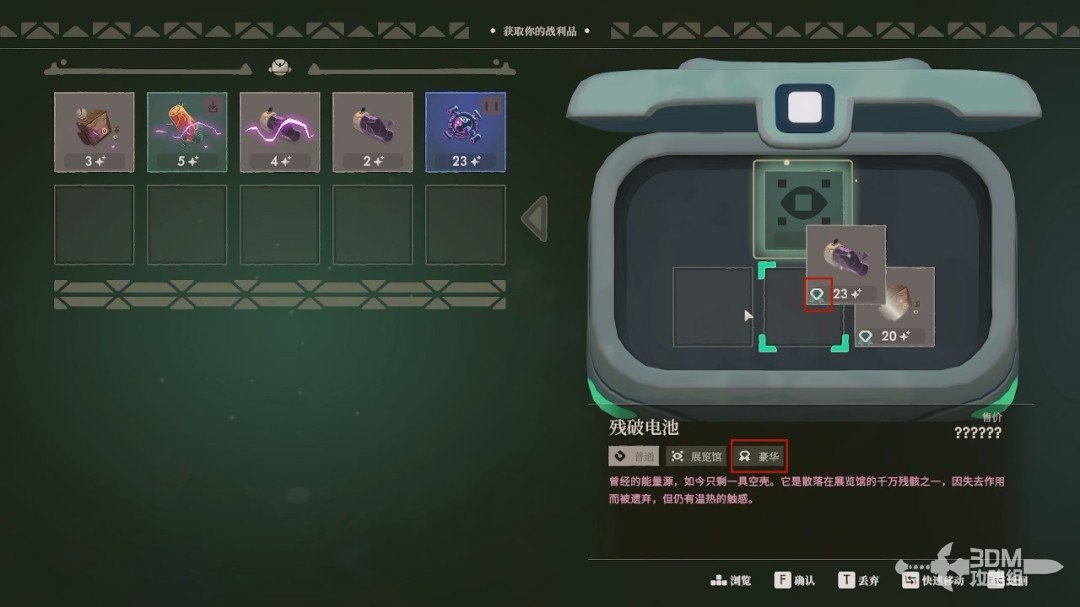Pick the orange canister item worth 5
Screen dimensions: 1080x607
coord(187,131)
